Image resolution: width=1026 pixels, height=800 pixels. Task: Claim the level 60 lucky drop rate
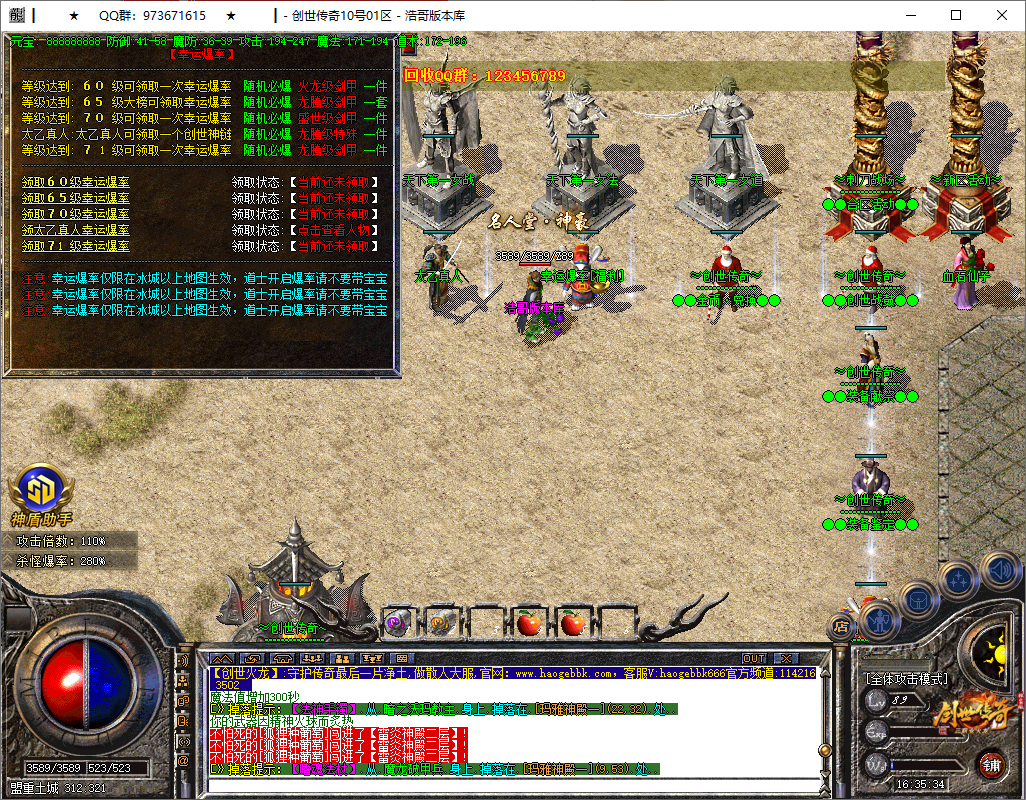[x=76, y=182]
